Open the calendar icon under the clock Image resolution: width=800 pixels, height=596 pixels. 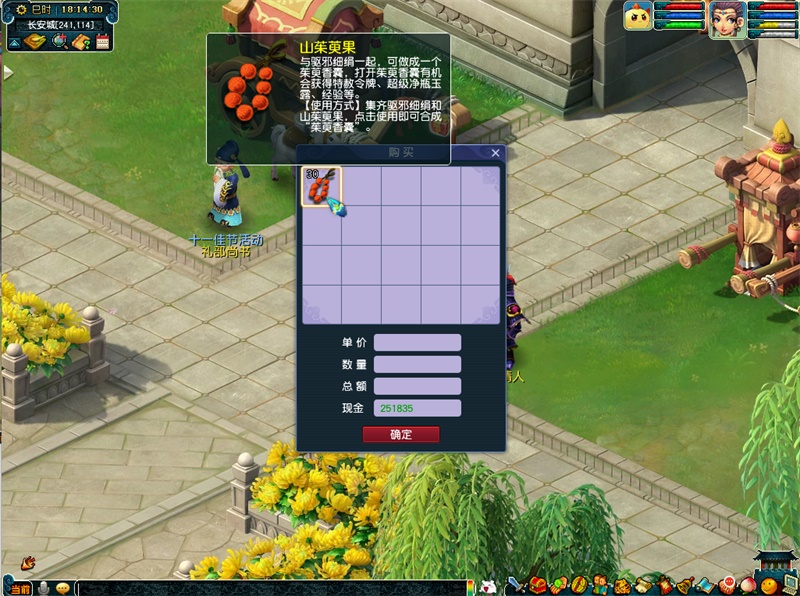(x=103, y=41)
